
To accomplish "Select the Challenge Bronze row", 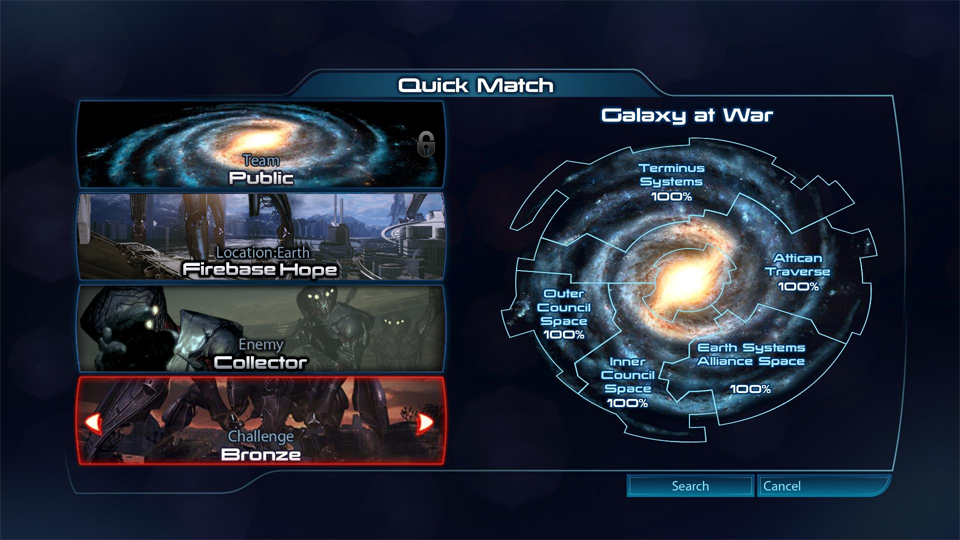I will coord(261,421).
